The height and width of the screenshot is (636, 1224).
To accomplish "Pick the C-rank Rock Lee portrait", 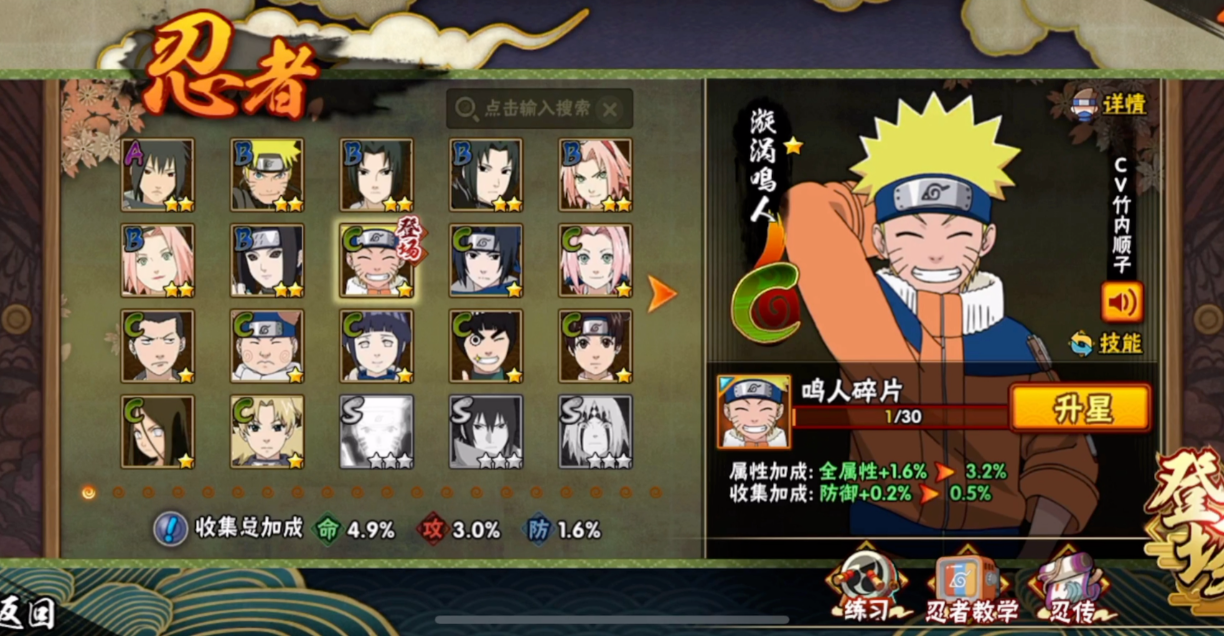I will click(486, 346).
